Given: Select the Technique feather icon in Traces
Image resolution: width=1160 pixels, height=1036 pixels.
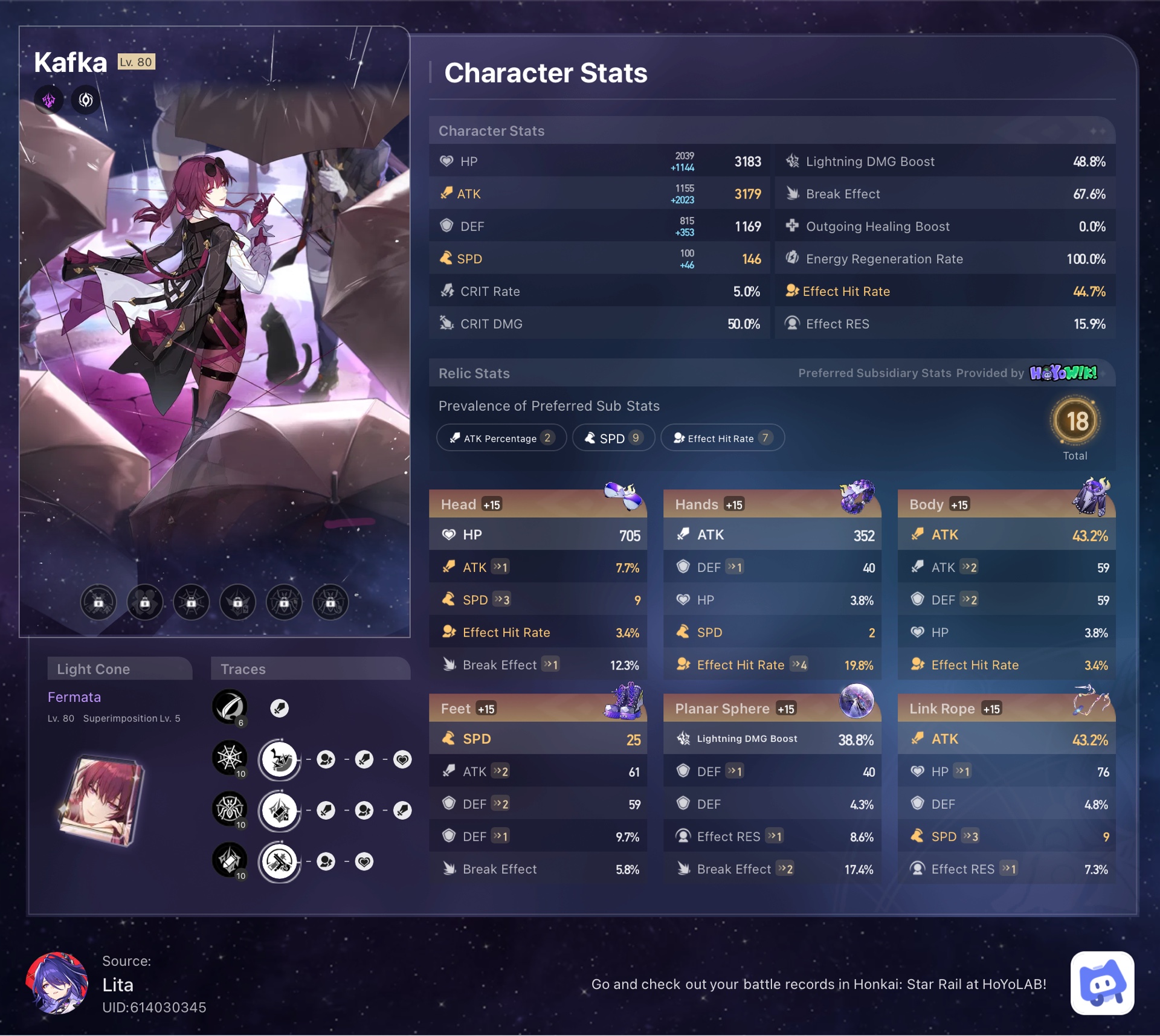Looking at the screenshot, I should (x=279, y=708).
